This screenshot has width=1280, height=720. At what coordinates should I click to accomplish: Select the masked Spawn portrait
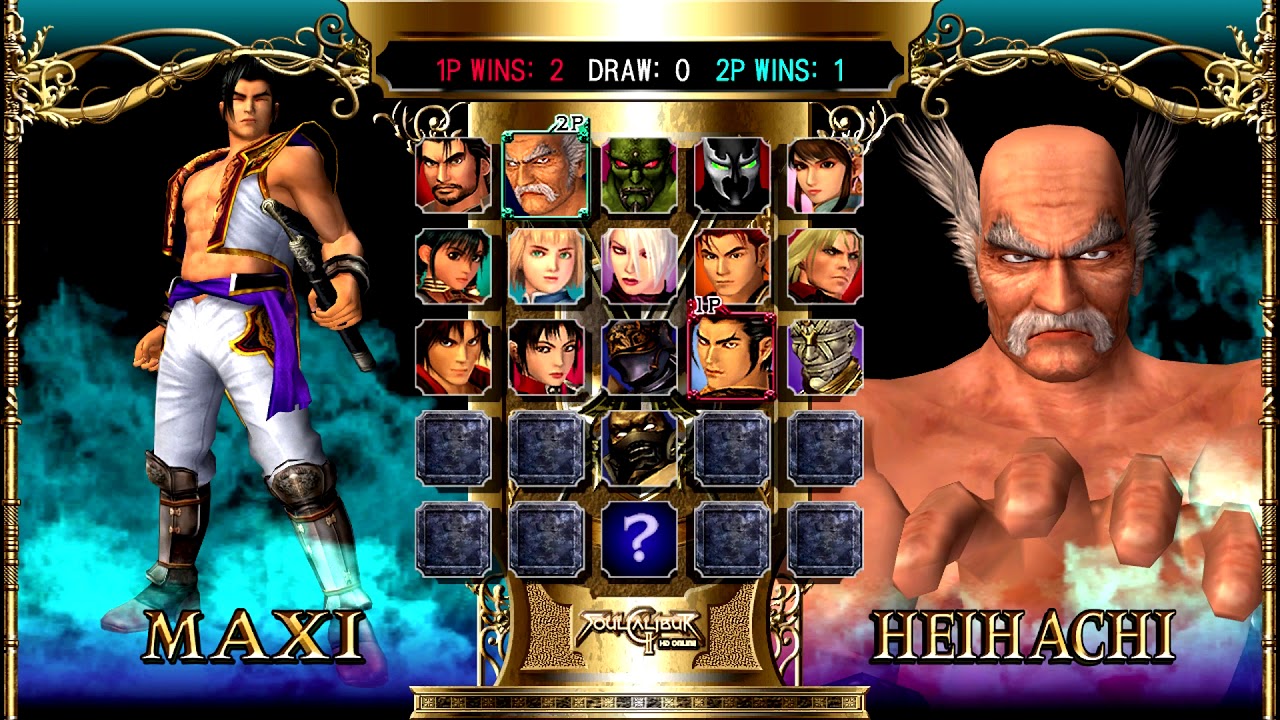732,176
